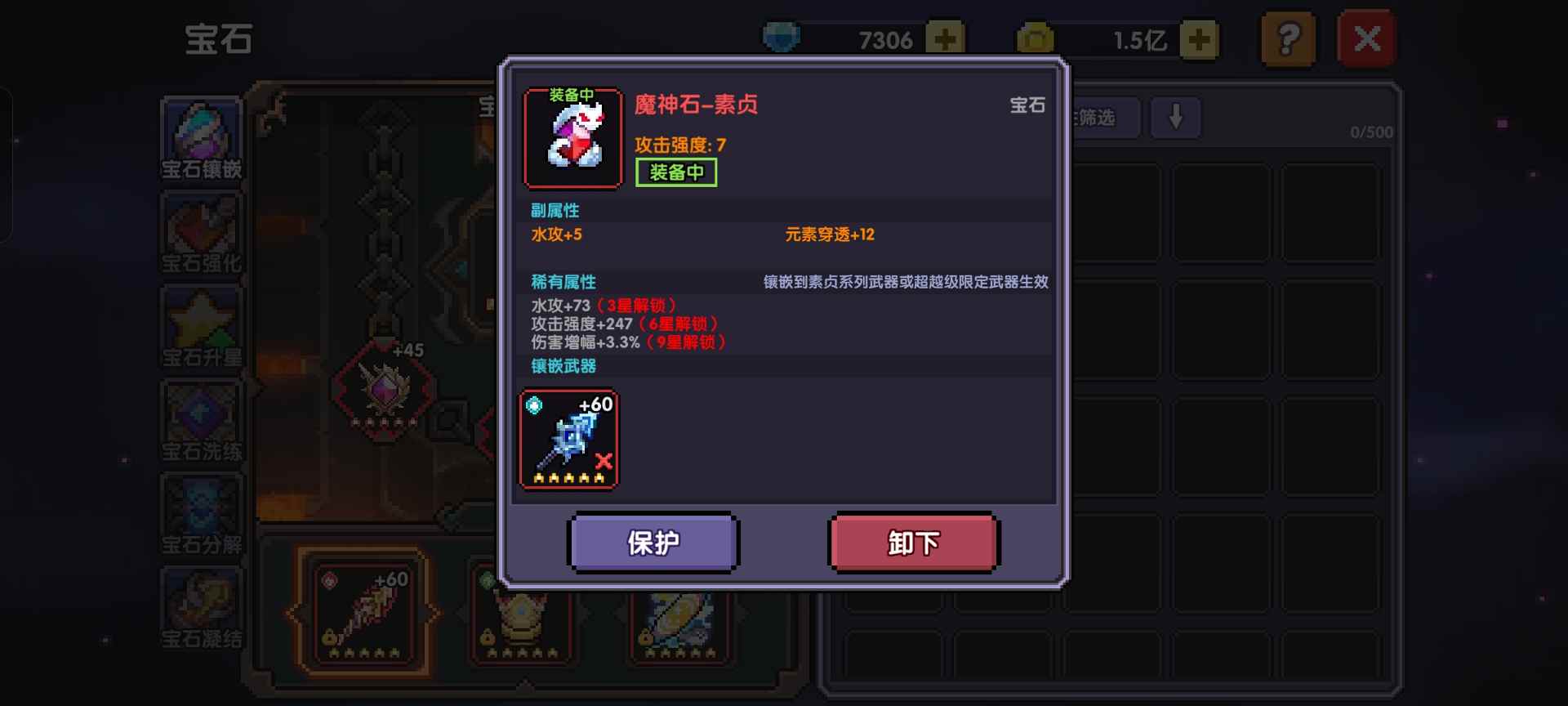
Task: Open the help question mark icon
Action: tap(1289, 37)
